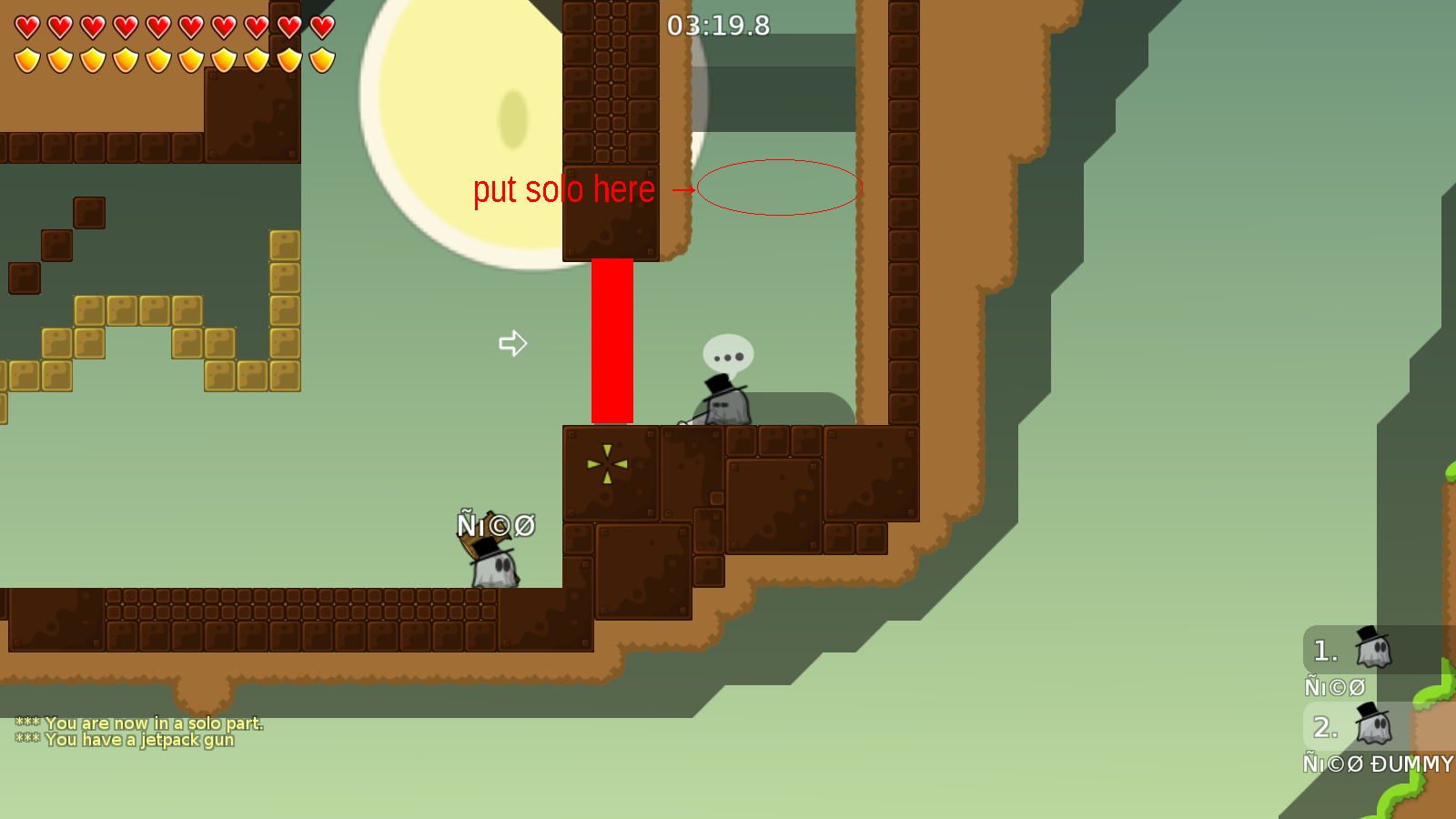This screenshot has height=819, width=1456.
Task: Click the red freeze laser column
Action: point(612,341)
